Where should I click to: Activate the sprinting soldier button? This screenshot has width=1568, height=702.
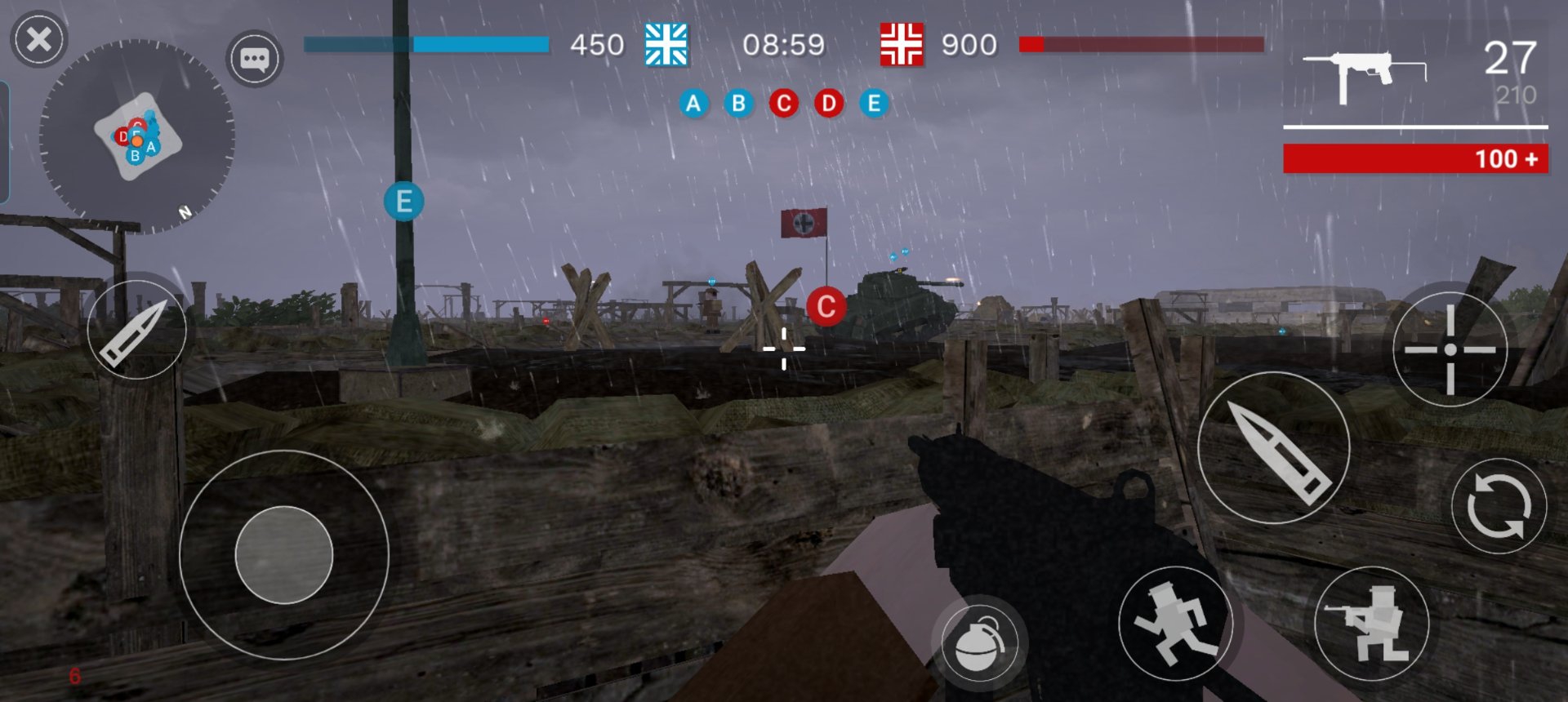[1174, 624]
